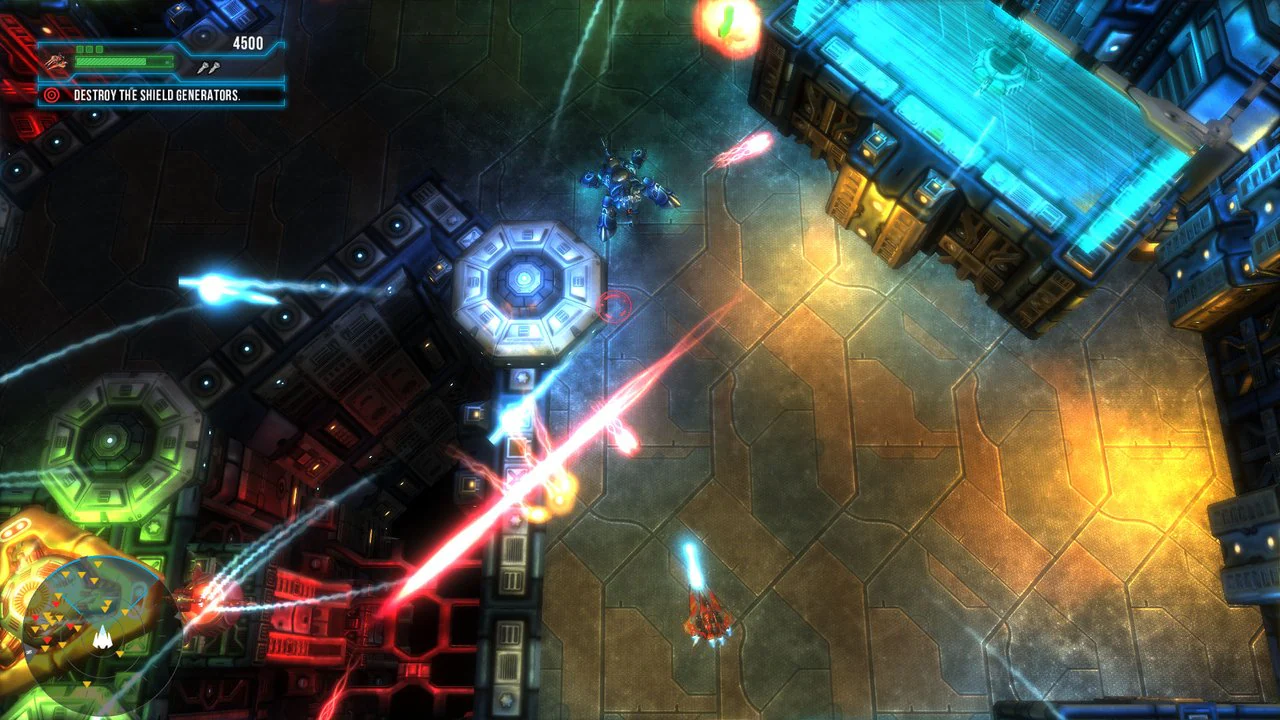1280x720 pixels.
Task: Select the third green ability square
Action: point(100,48)
